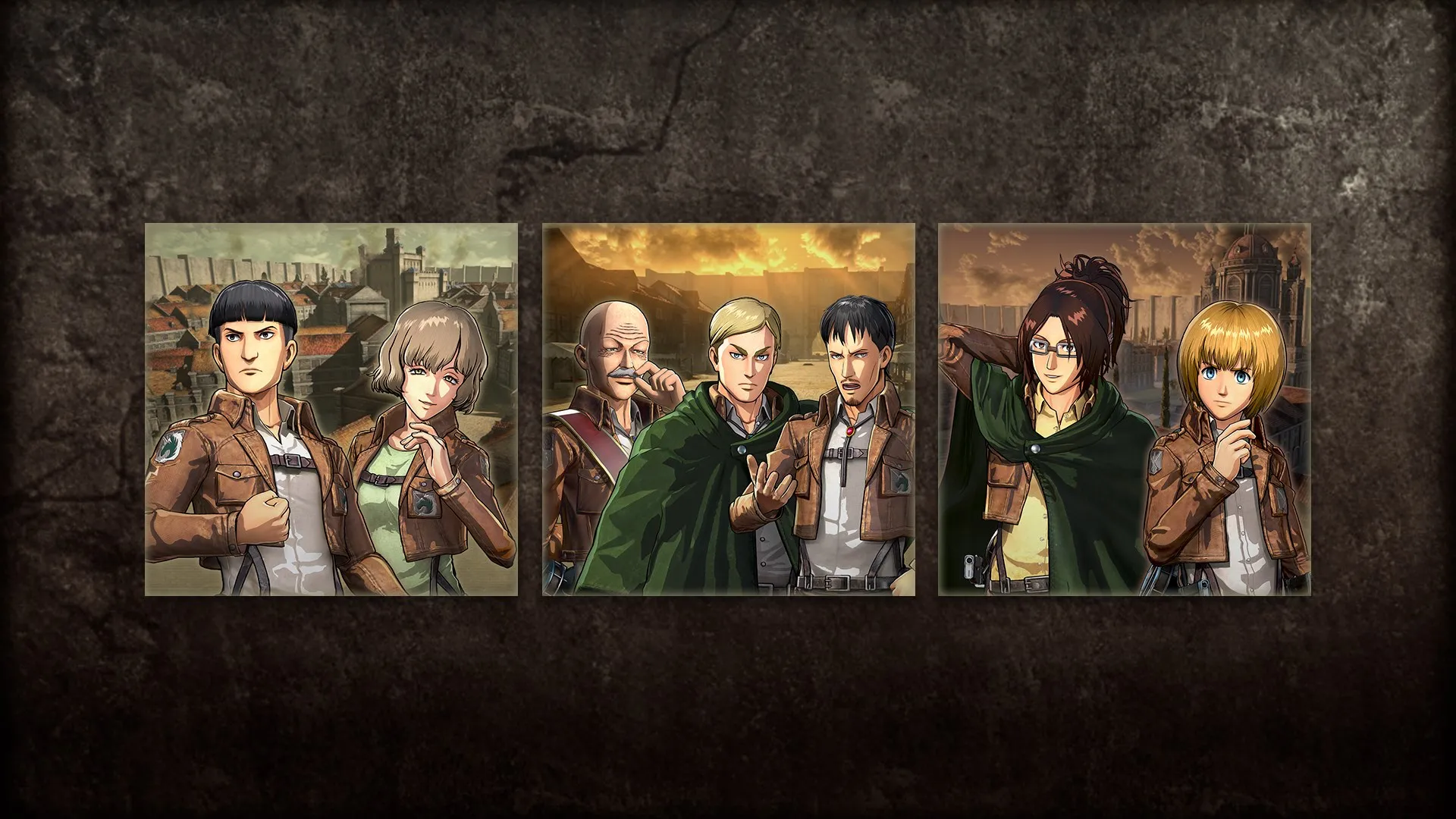Open the Hange and Armin panel
The height and width of the screenshot is (819, 1456).
tap(1124, 409)
